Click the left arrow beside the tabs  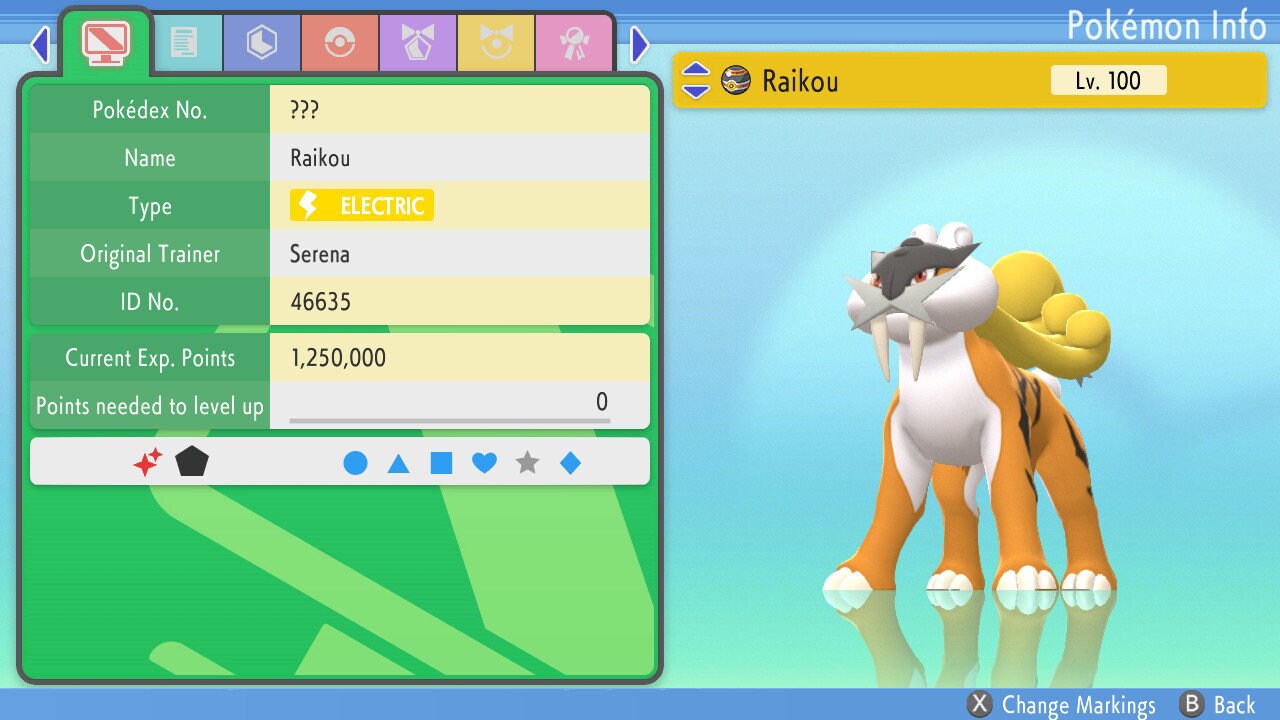coord(40,44)
